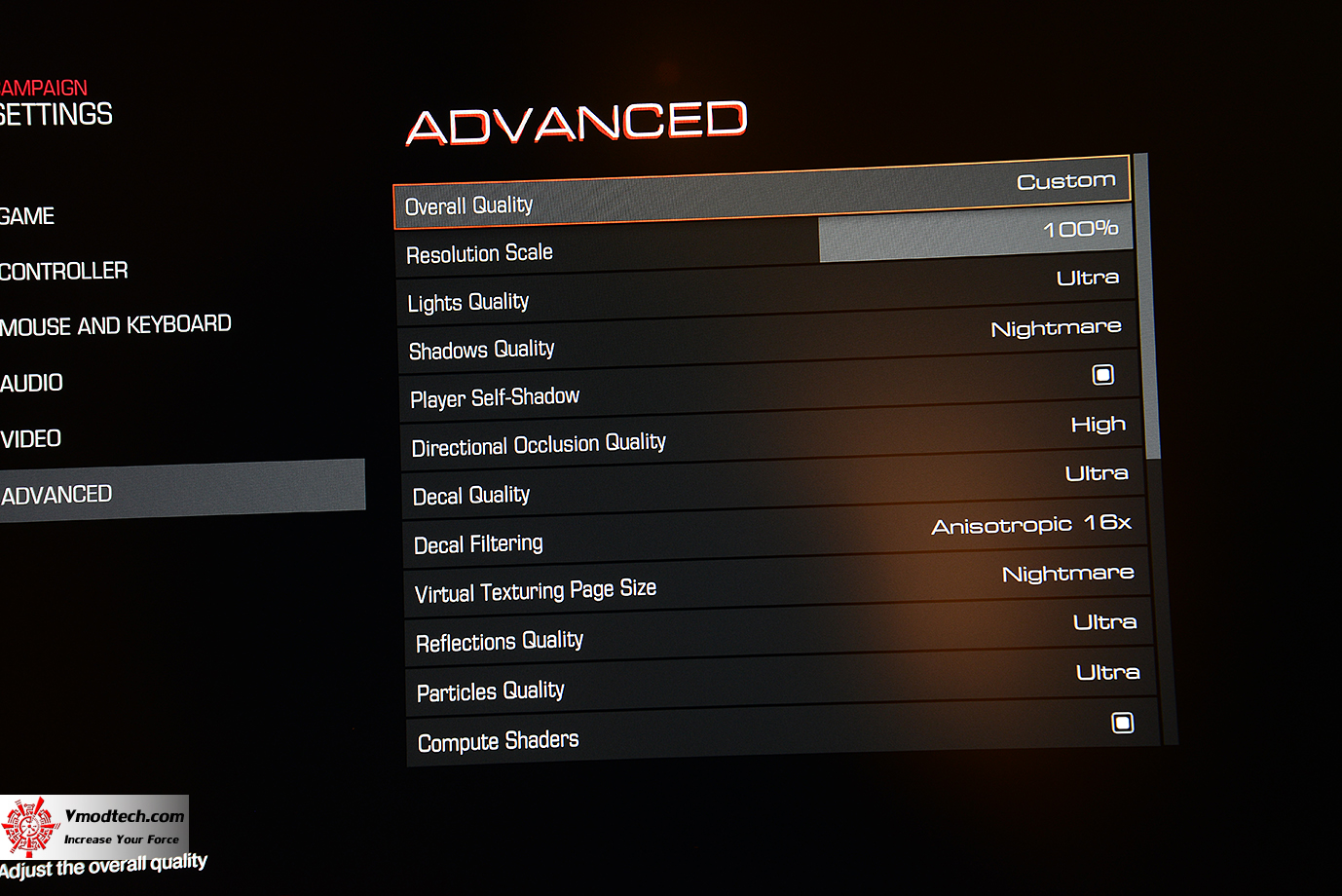
Task: Open Mouse and Keyboard settings
Action: coord(116,325)
